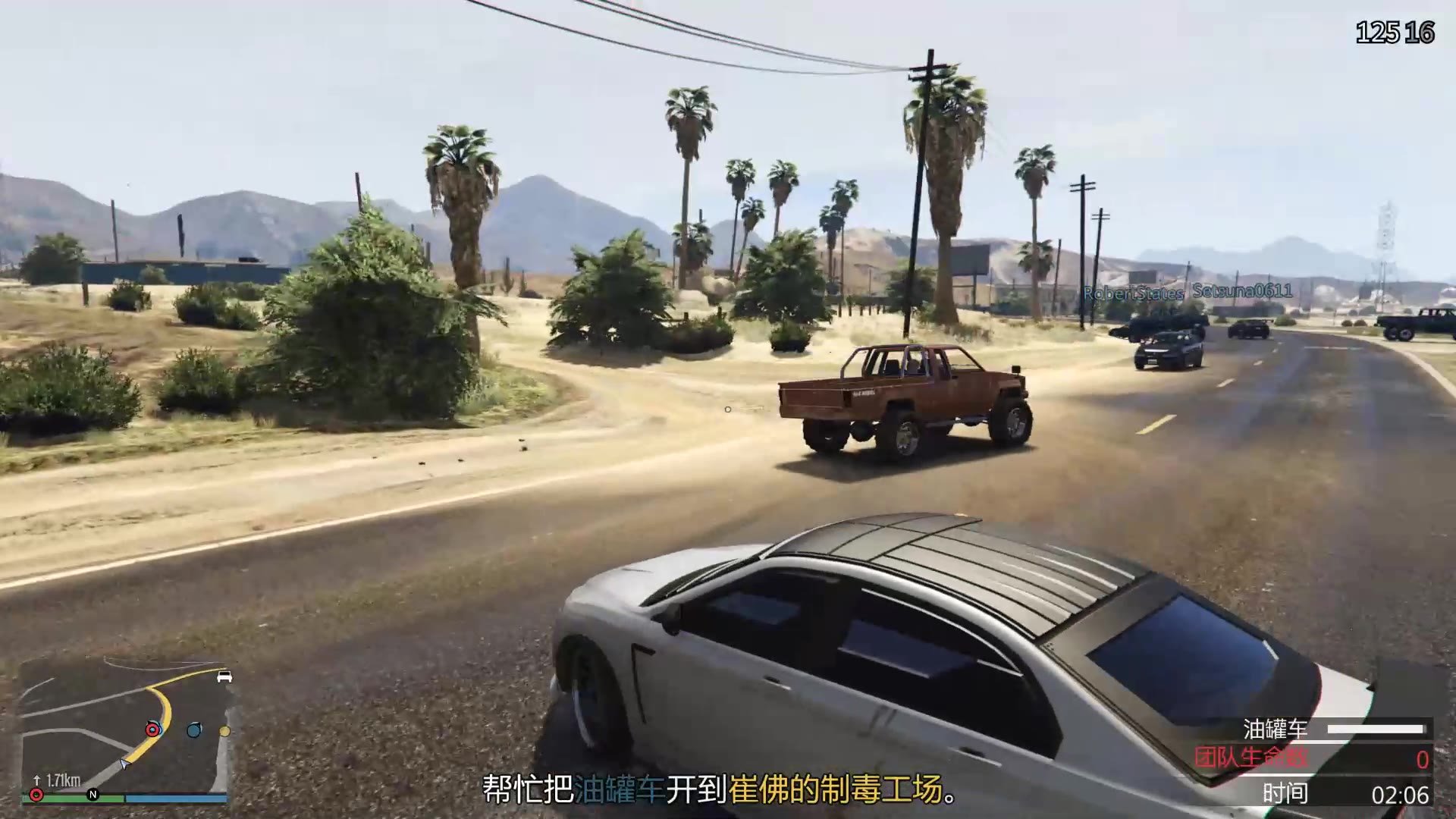Image resolution: width=1456 pixels, height=819 pixels.
Task: Select the player arrow marker on the minimap
Action: [x=125, y=764]
